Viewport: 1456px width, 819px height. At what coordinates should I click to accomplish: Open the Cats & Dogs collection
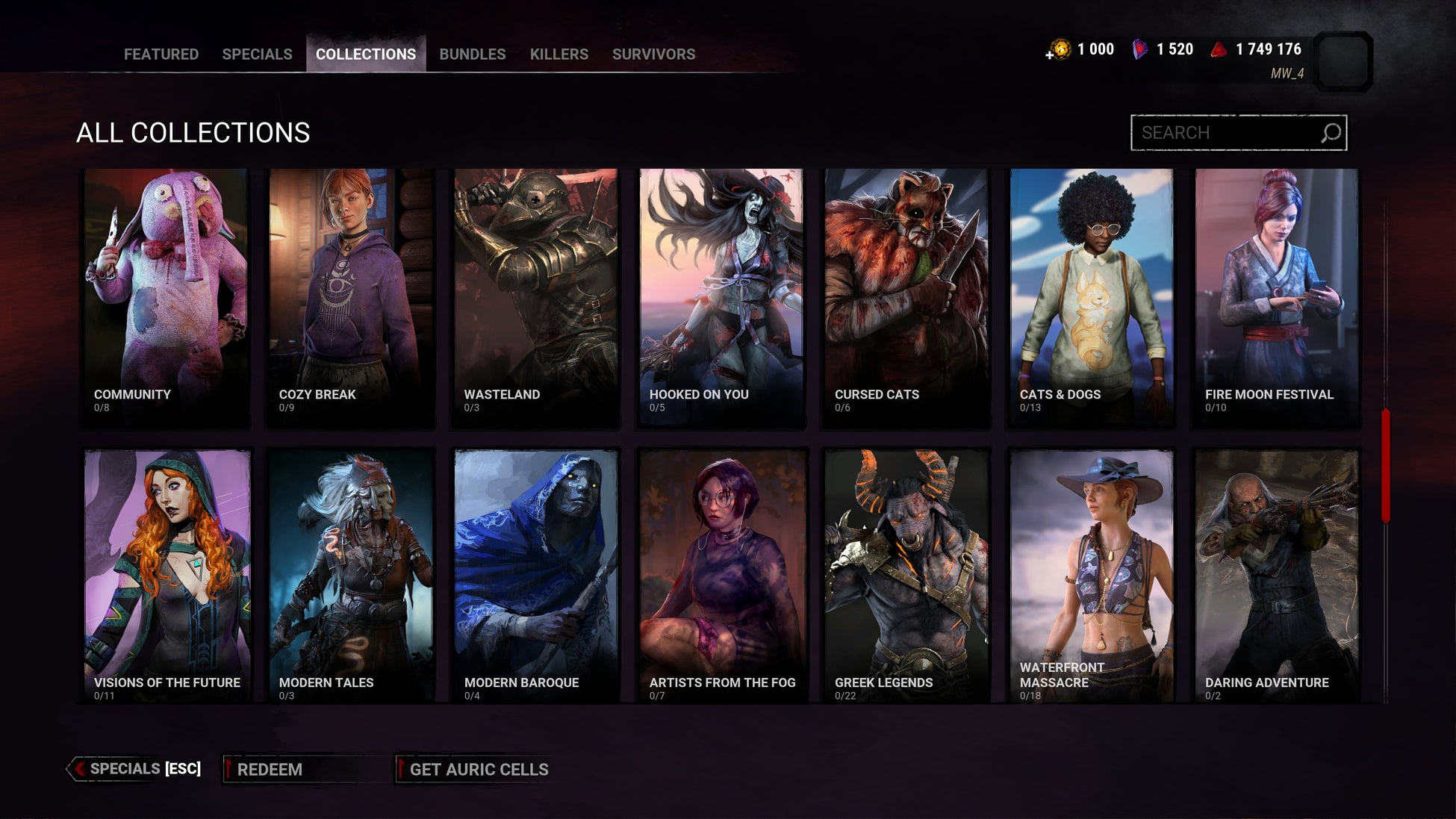[1092, 297]
